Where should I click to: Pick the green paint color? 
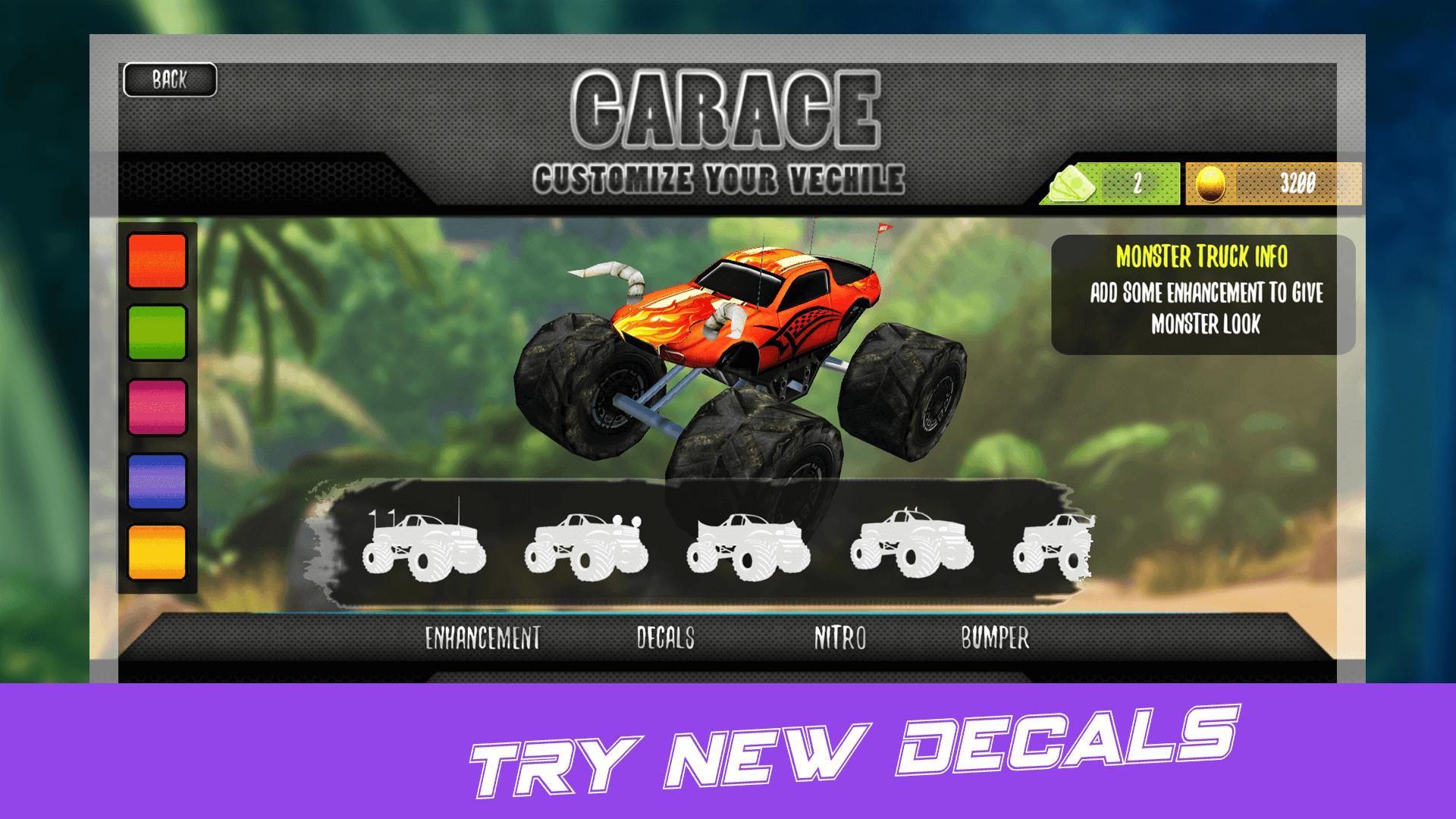point(157,334)
